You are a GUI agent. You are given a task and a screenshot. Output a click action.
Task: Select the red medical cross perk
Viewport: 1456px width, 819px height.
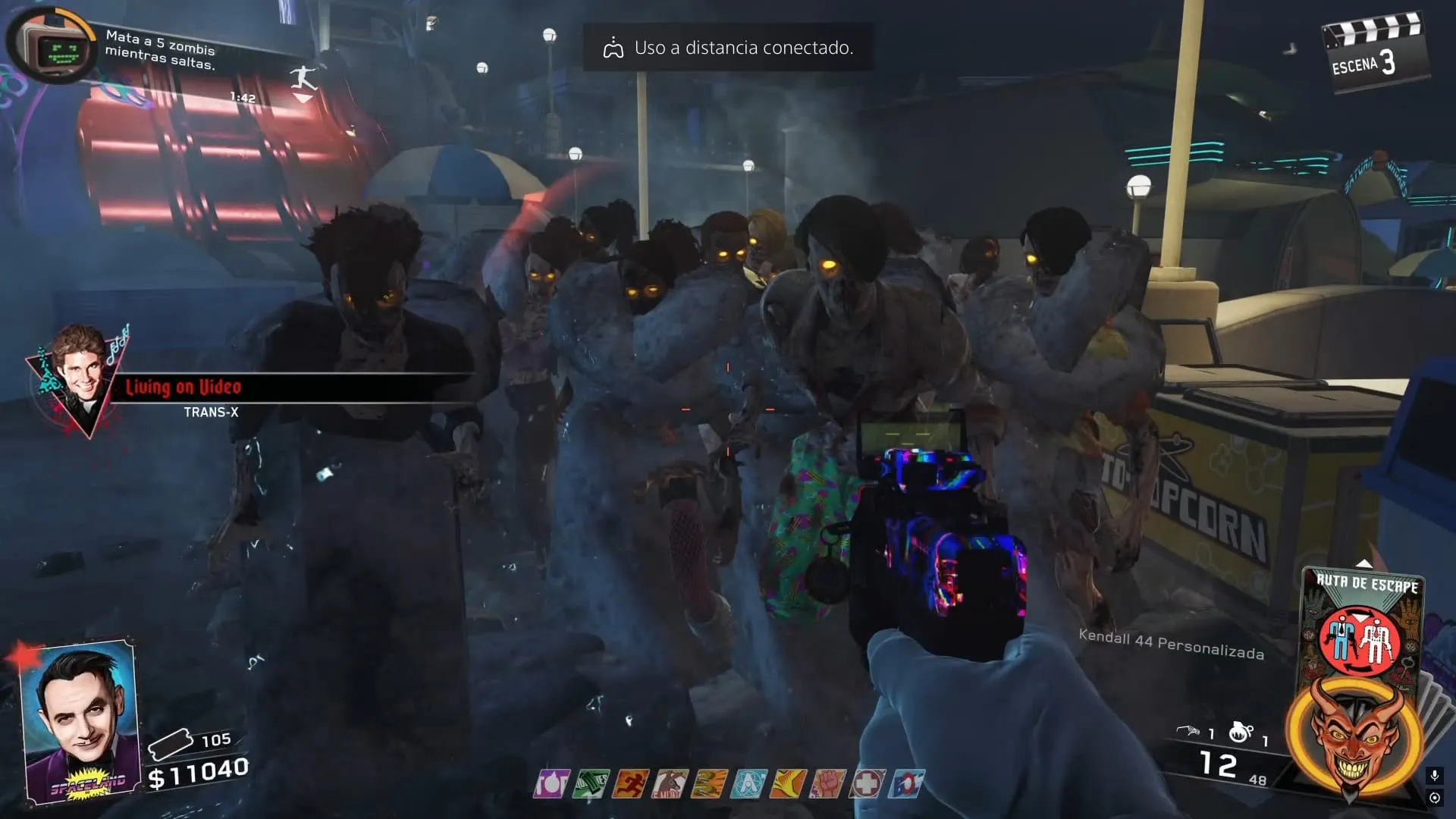coord(867,783)
